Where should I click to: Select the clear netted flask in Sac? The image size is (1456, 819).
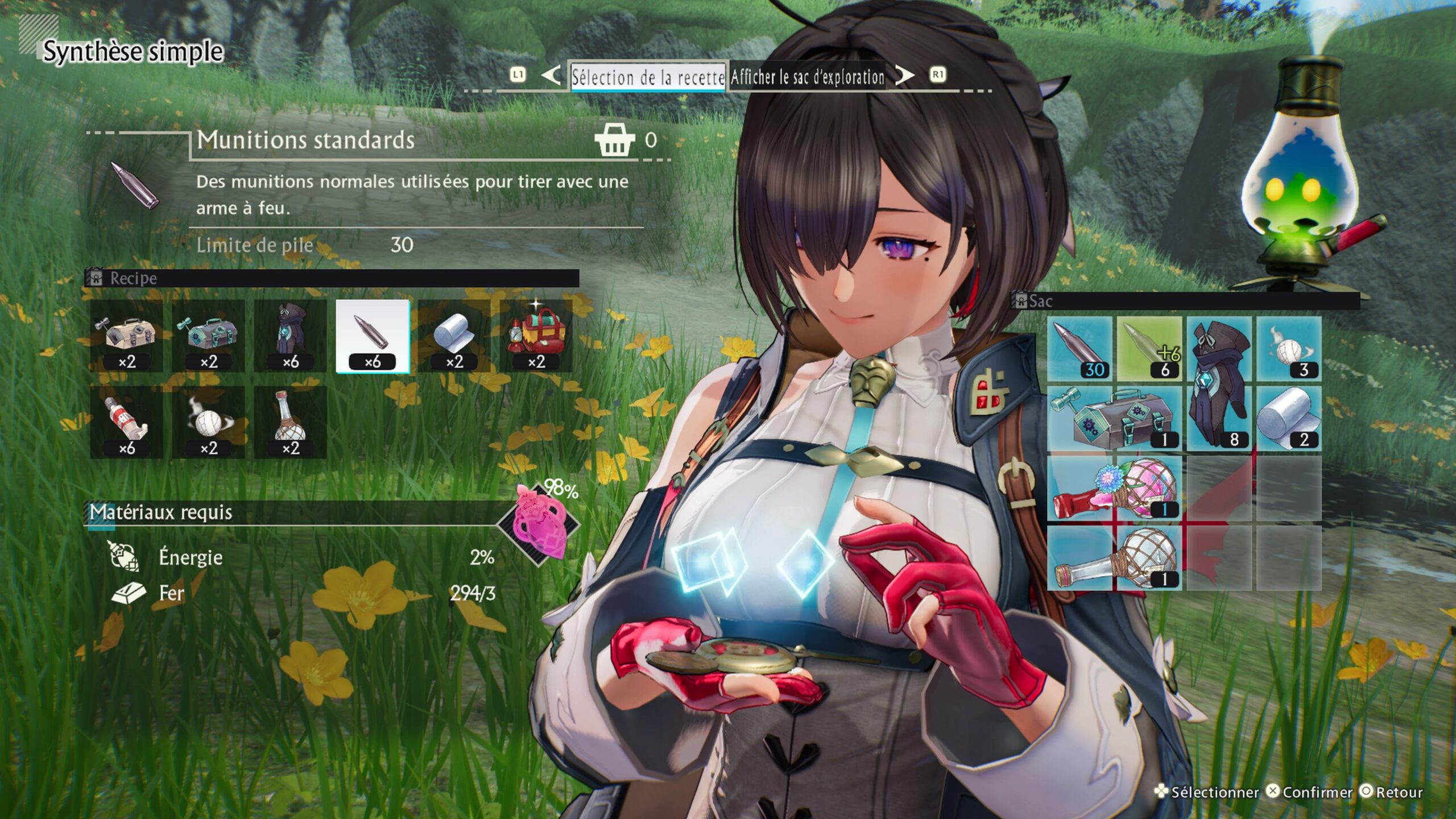(1114, 559)
